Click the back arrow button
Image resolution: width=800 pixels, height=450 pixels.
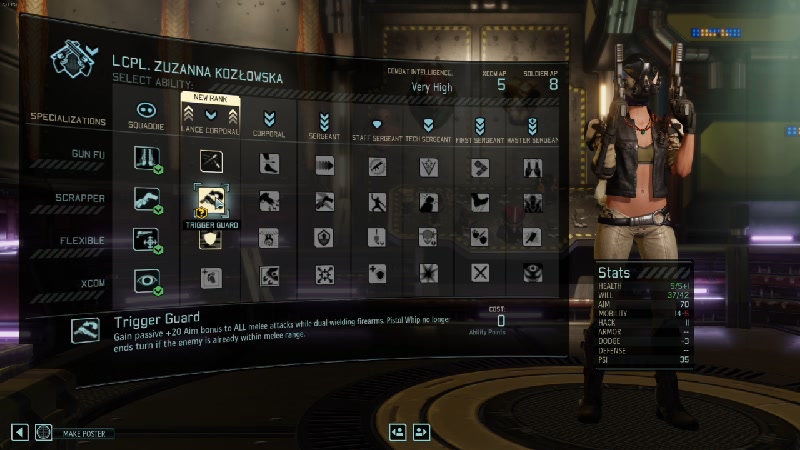[19, 432]
